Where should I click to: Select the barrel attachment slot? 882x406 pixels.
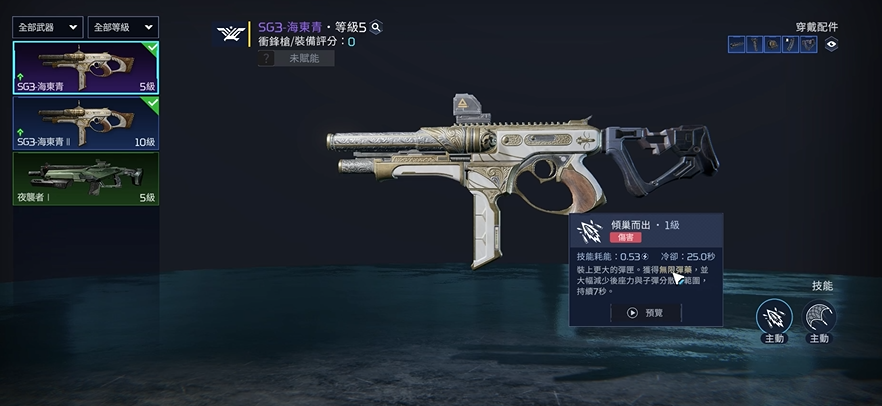737,44
